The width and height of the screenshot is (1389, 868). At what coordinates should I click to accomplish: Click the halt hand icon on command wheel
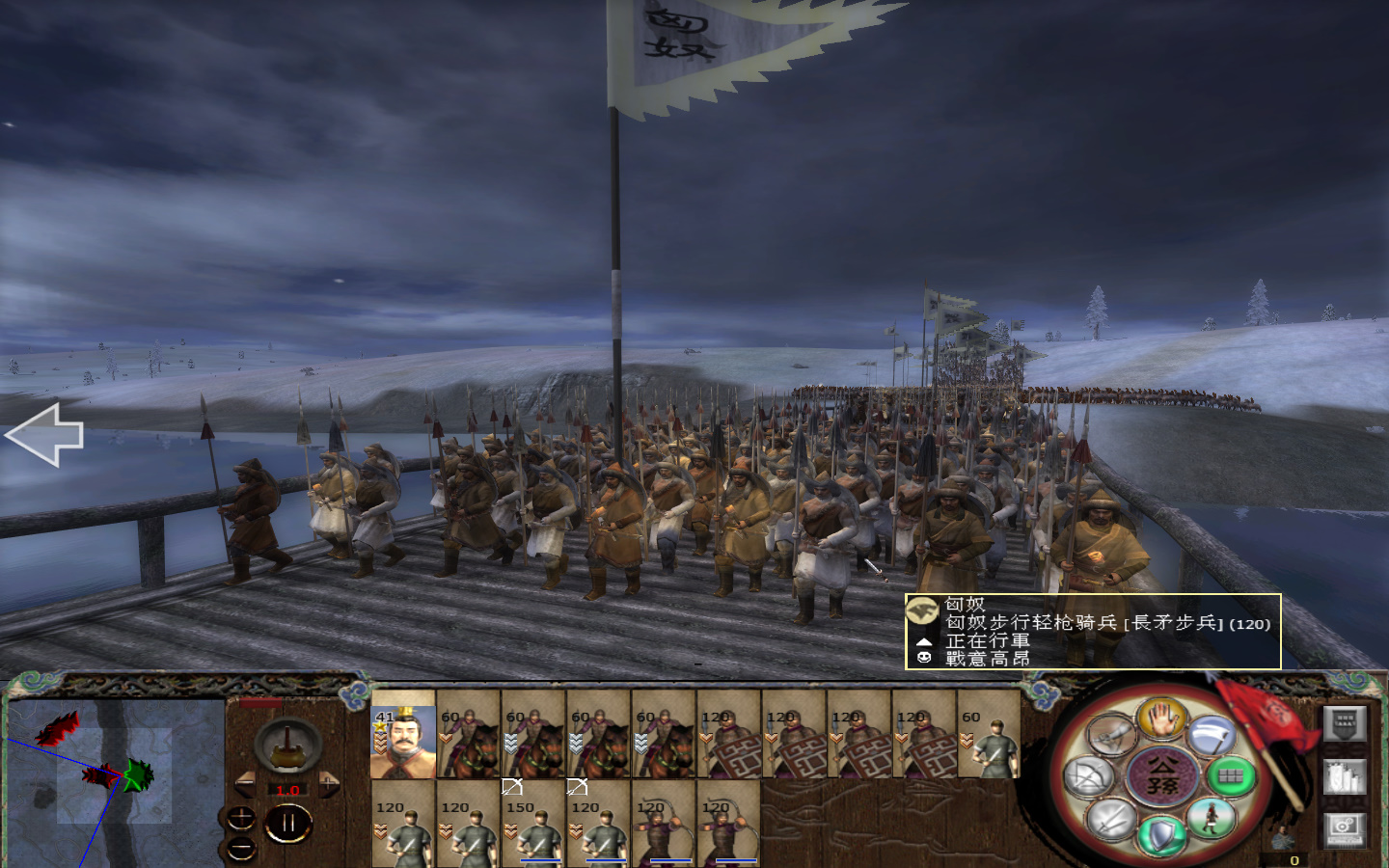coord(1161,721)
